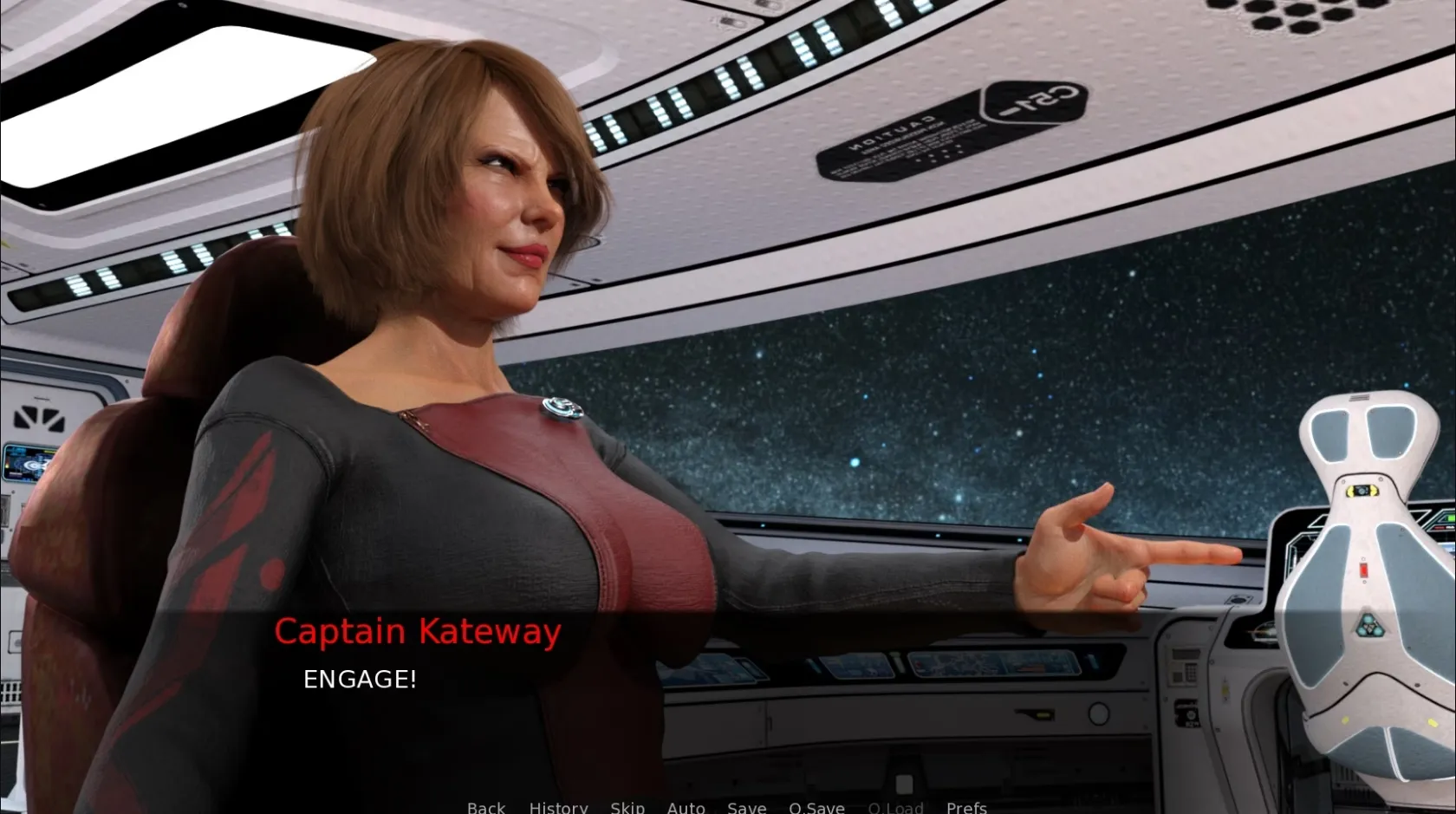Enable Skip mode to fast-forward text
The image size is (1456, 814).
pos(627,807)
